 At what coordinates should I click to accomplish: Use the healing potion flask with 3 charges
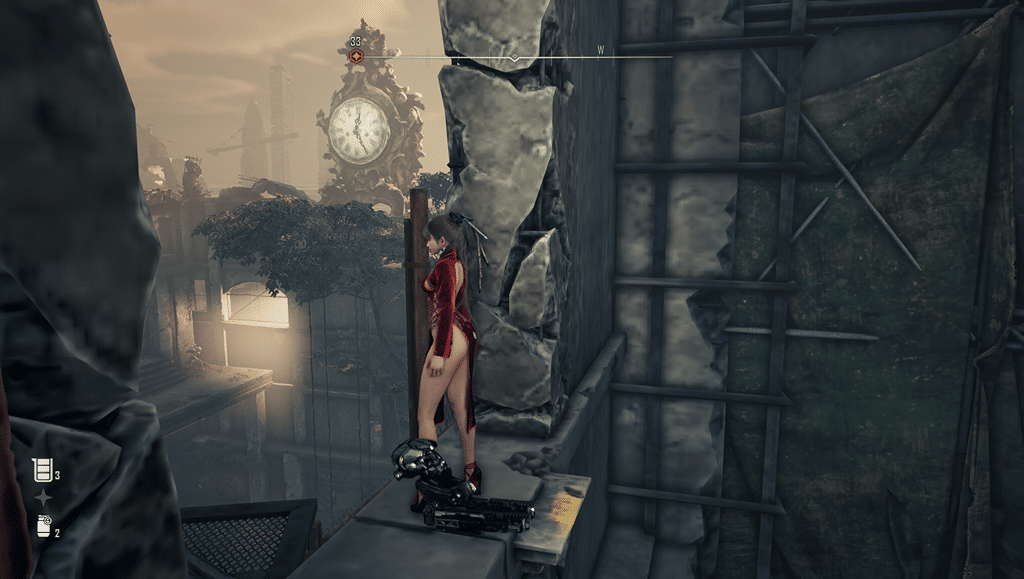[42, 469]
